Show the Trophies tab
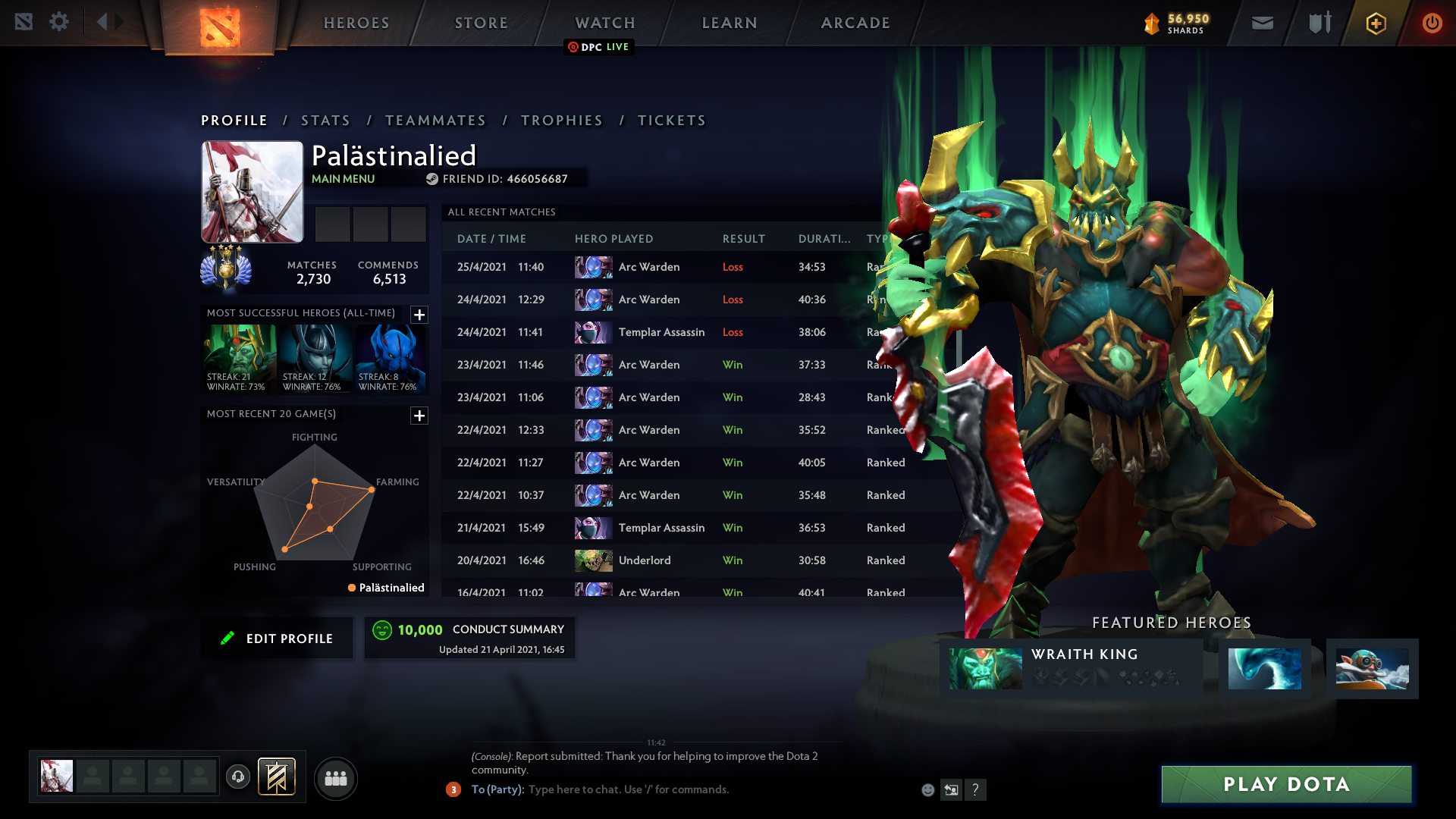 click(x=562, y=121)
